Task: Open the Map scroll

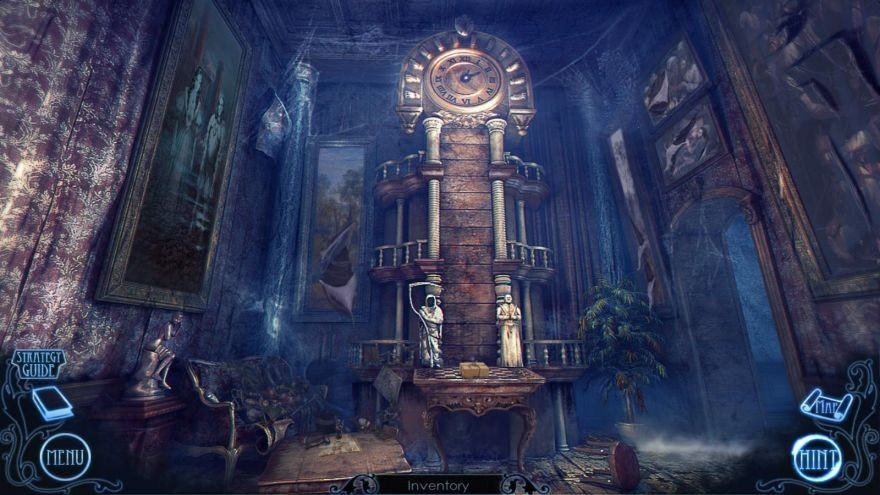Action: click(x=826, y=406)
